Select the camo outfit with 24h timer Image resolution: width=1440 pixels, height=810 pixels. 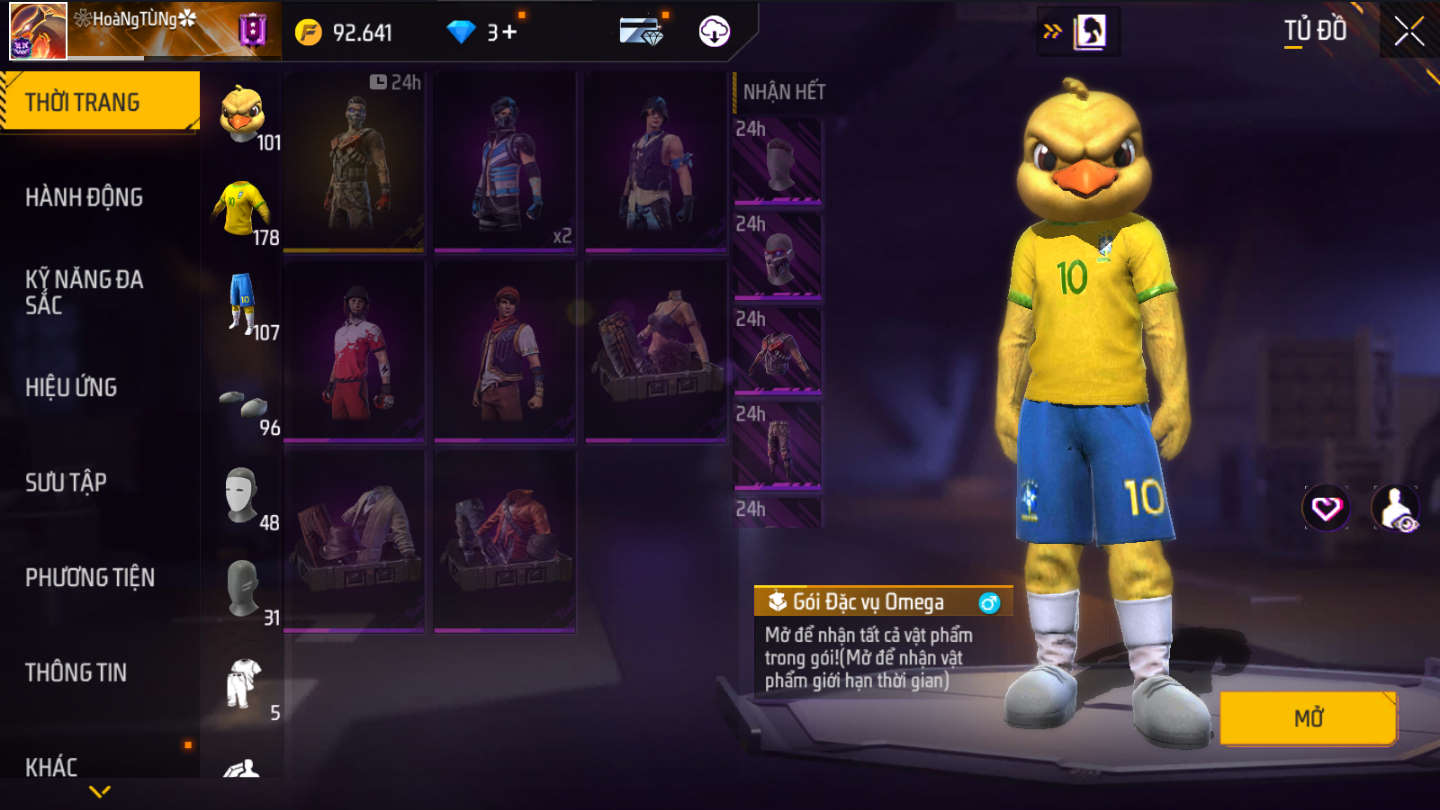coord(355,160)
